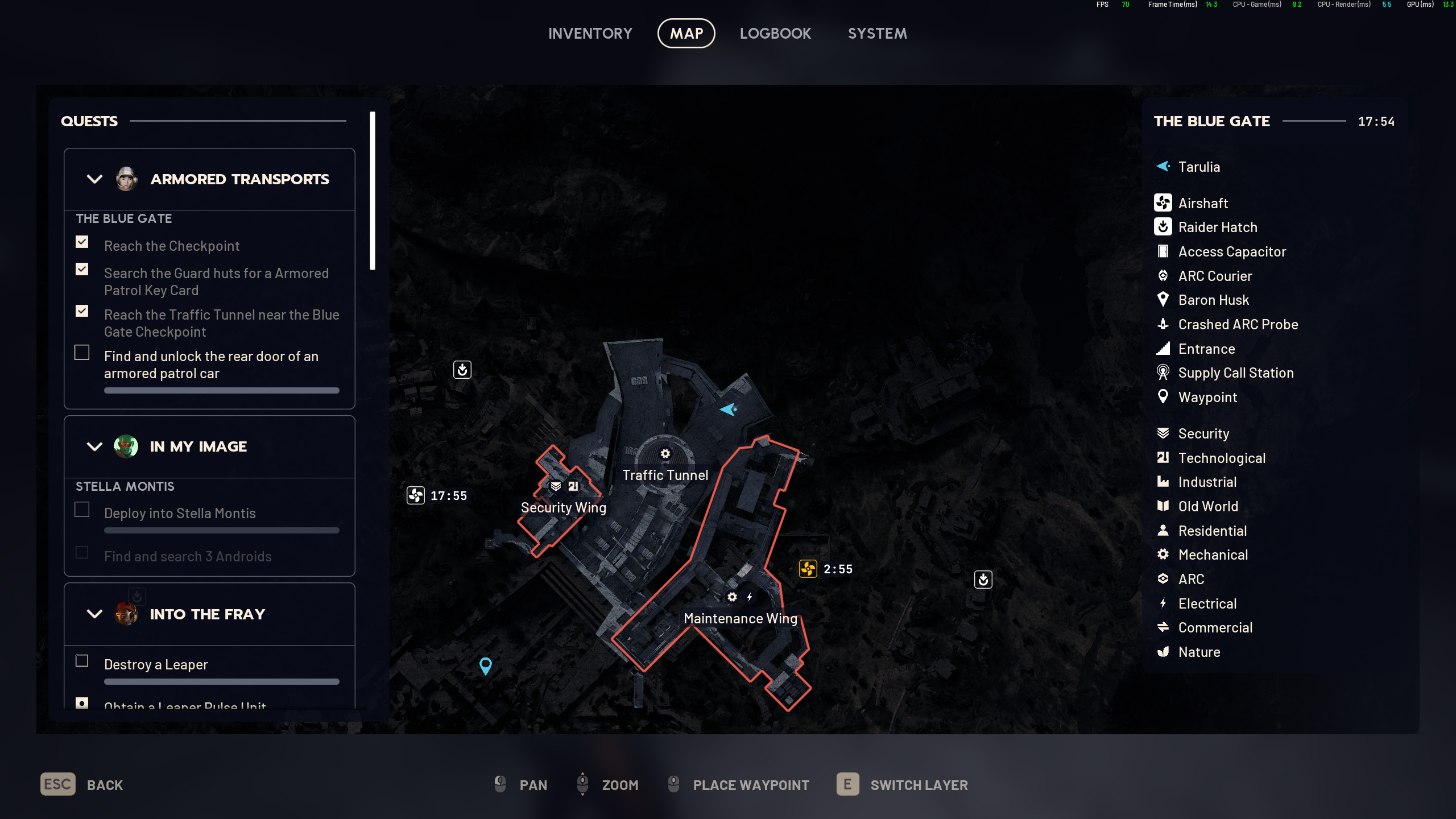Screen dimensions: 1456x819
Task: Choose the Raider Hatch legend entry
Action: 1217,227
